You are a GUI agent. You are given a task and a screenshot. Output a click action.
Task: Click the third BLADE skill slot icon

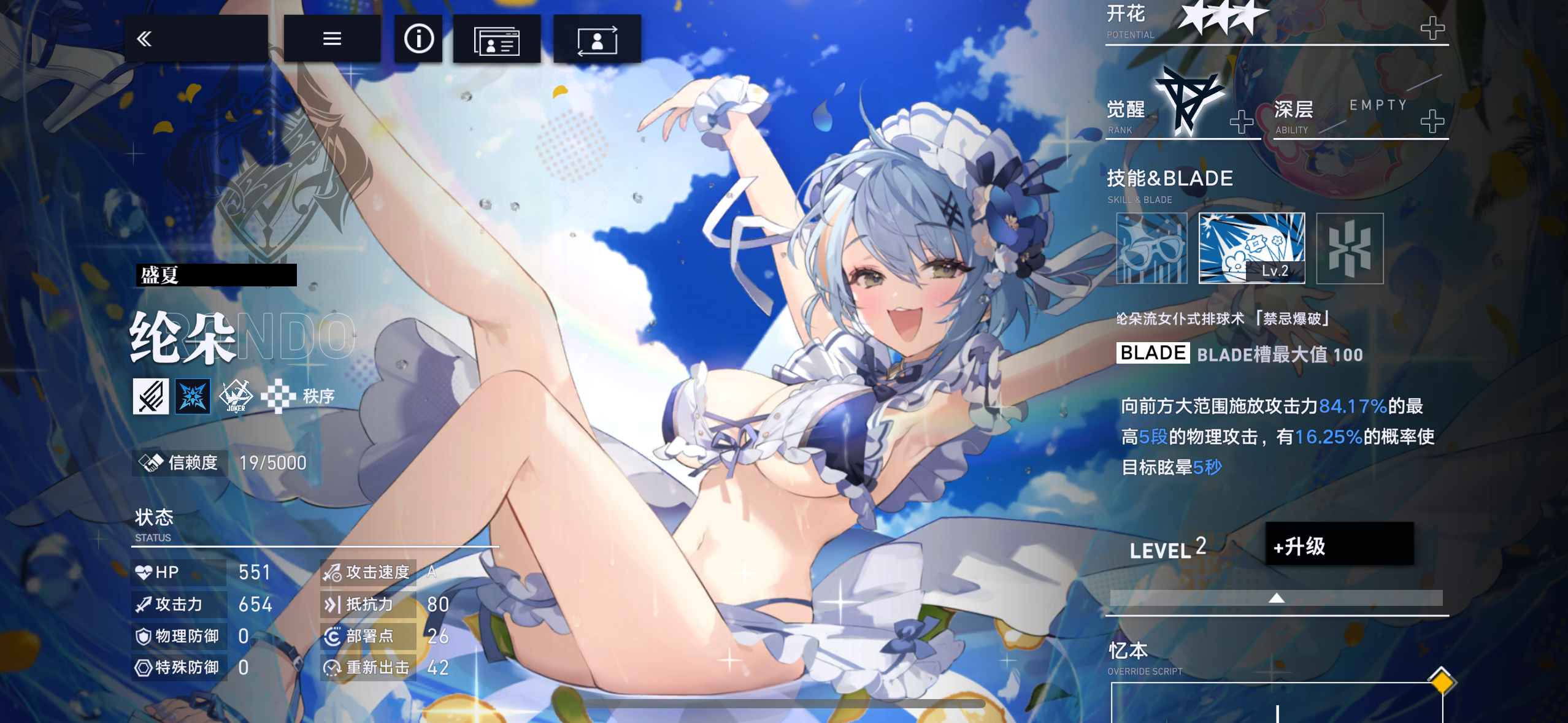click(x=1350, y=248)
